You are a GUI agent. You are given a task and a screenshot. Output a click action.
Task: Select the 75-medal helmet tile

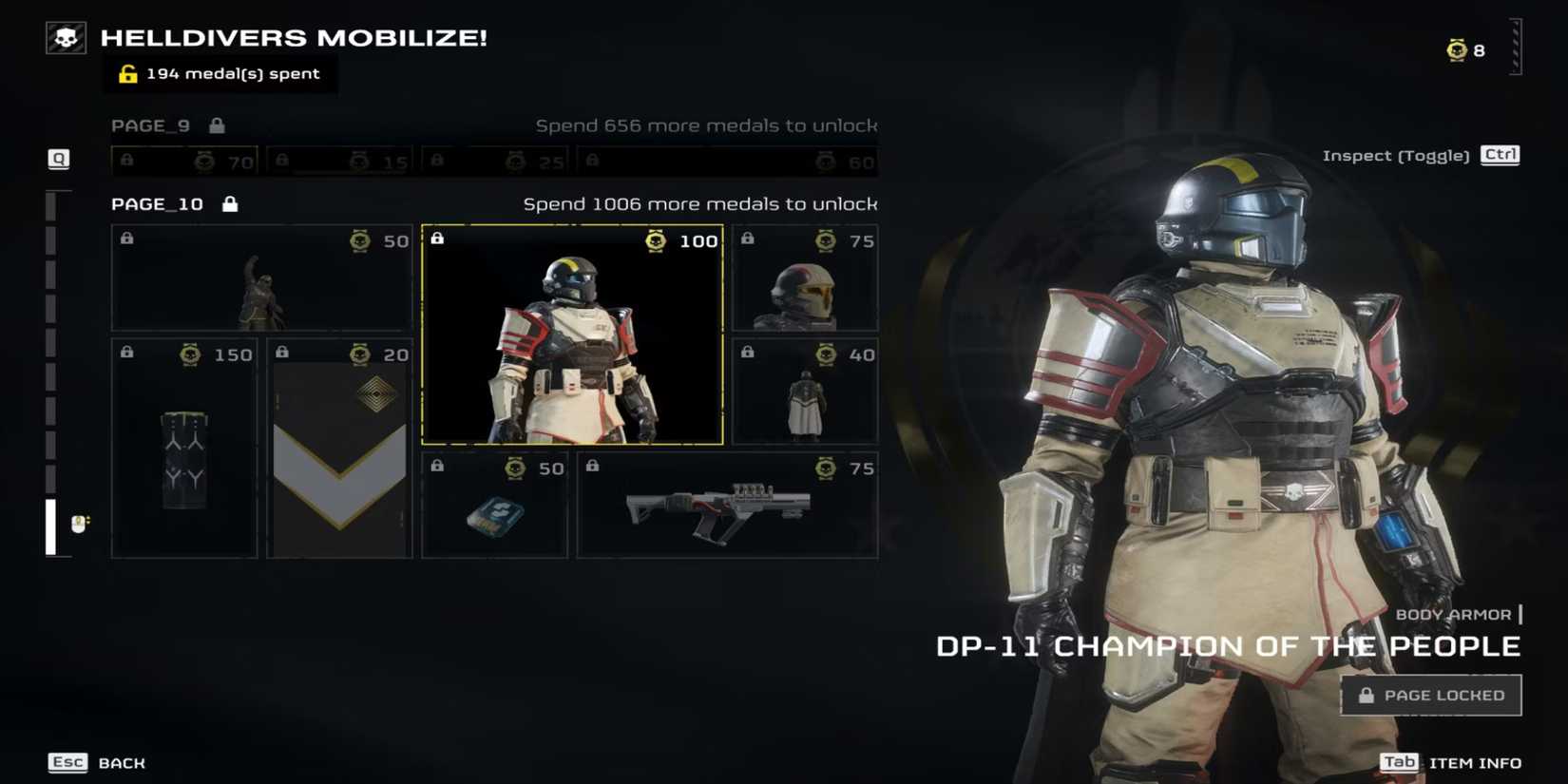(x=805, y=277)
